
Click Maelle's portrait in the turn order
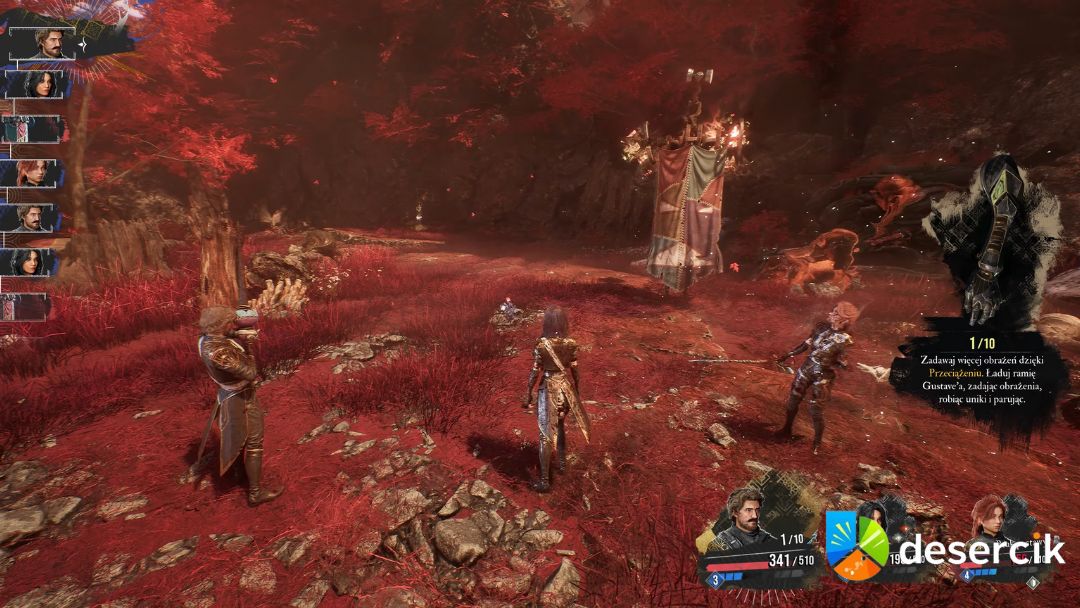(36, 173)
